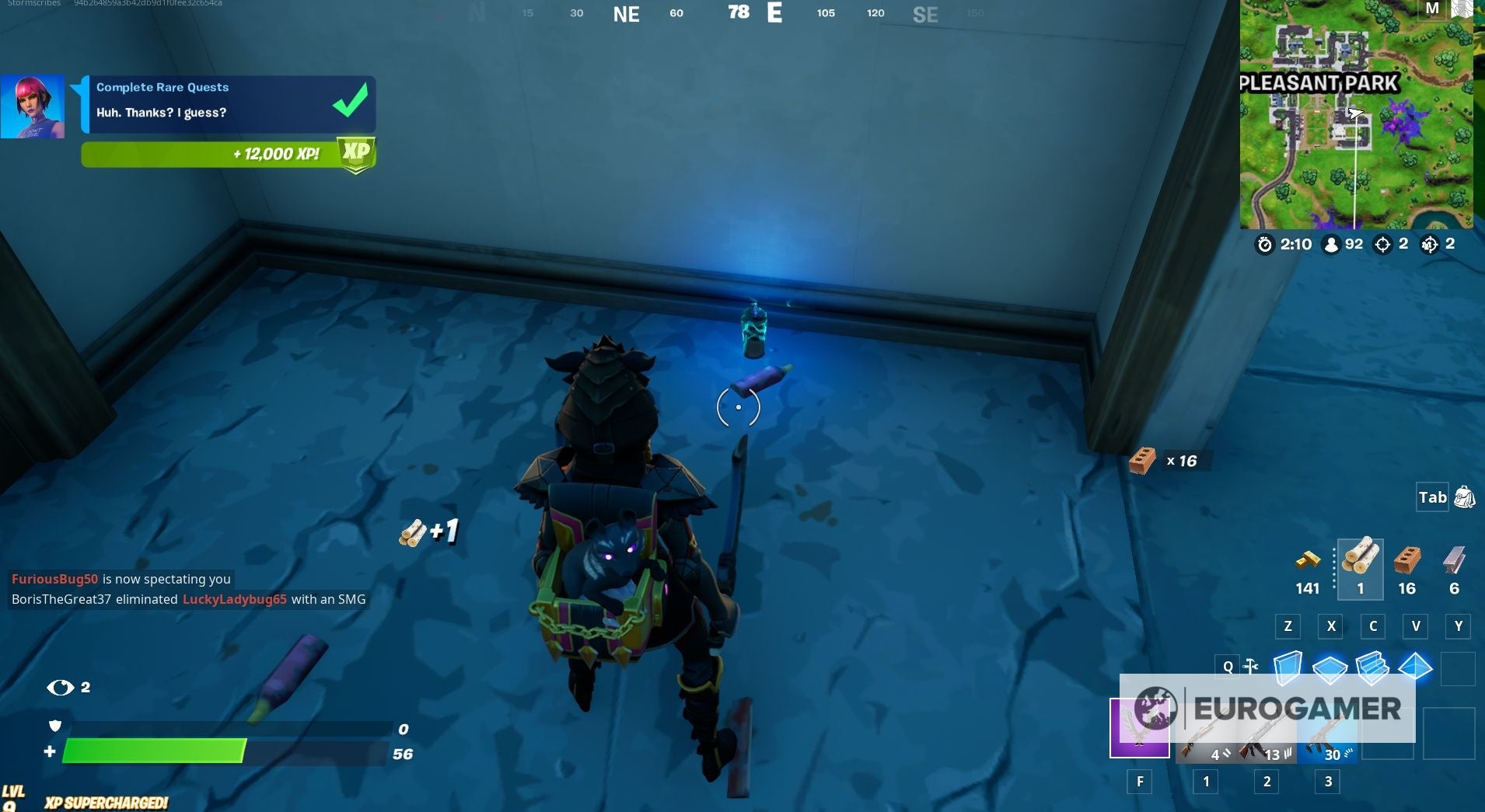Select weapon slot F pickaxe thumbnail
This screenshot has width=1485, height=812.
pyautogui.click(x=1141, y=729)
